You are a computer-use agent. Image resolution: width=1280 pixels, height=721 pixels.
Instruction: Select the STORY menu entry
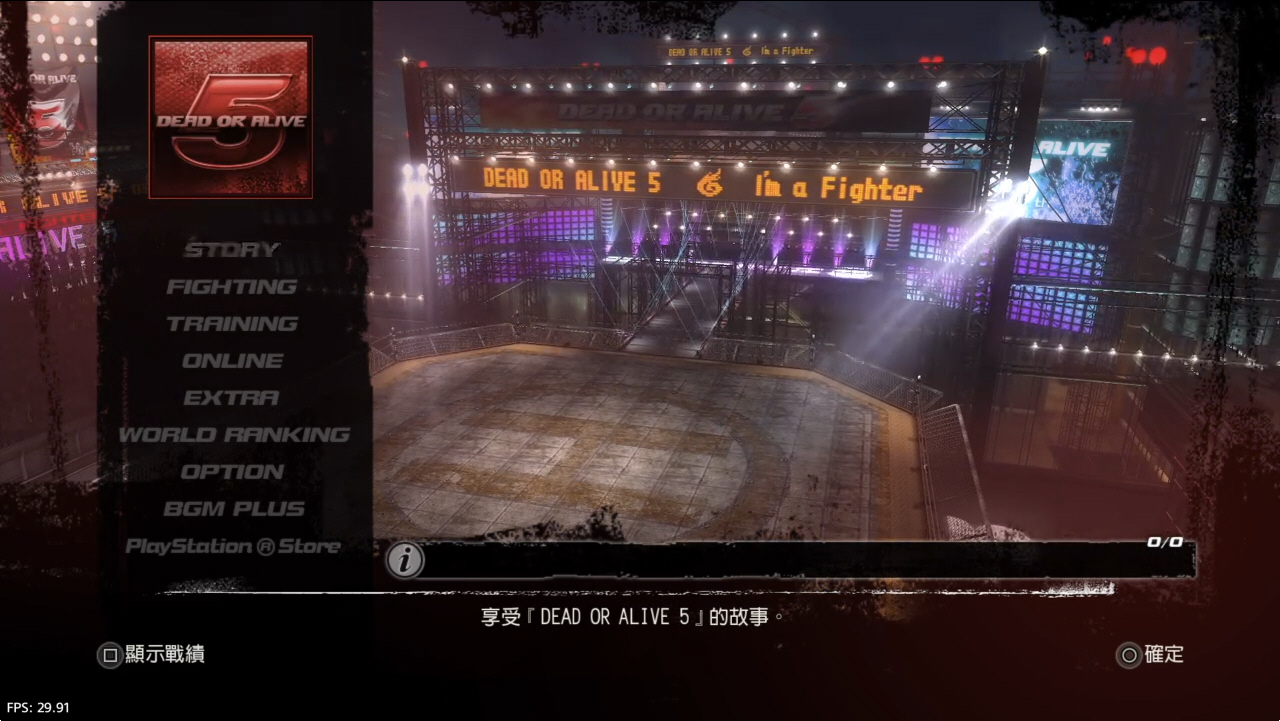(232, 250)
